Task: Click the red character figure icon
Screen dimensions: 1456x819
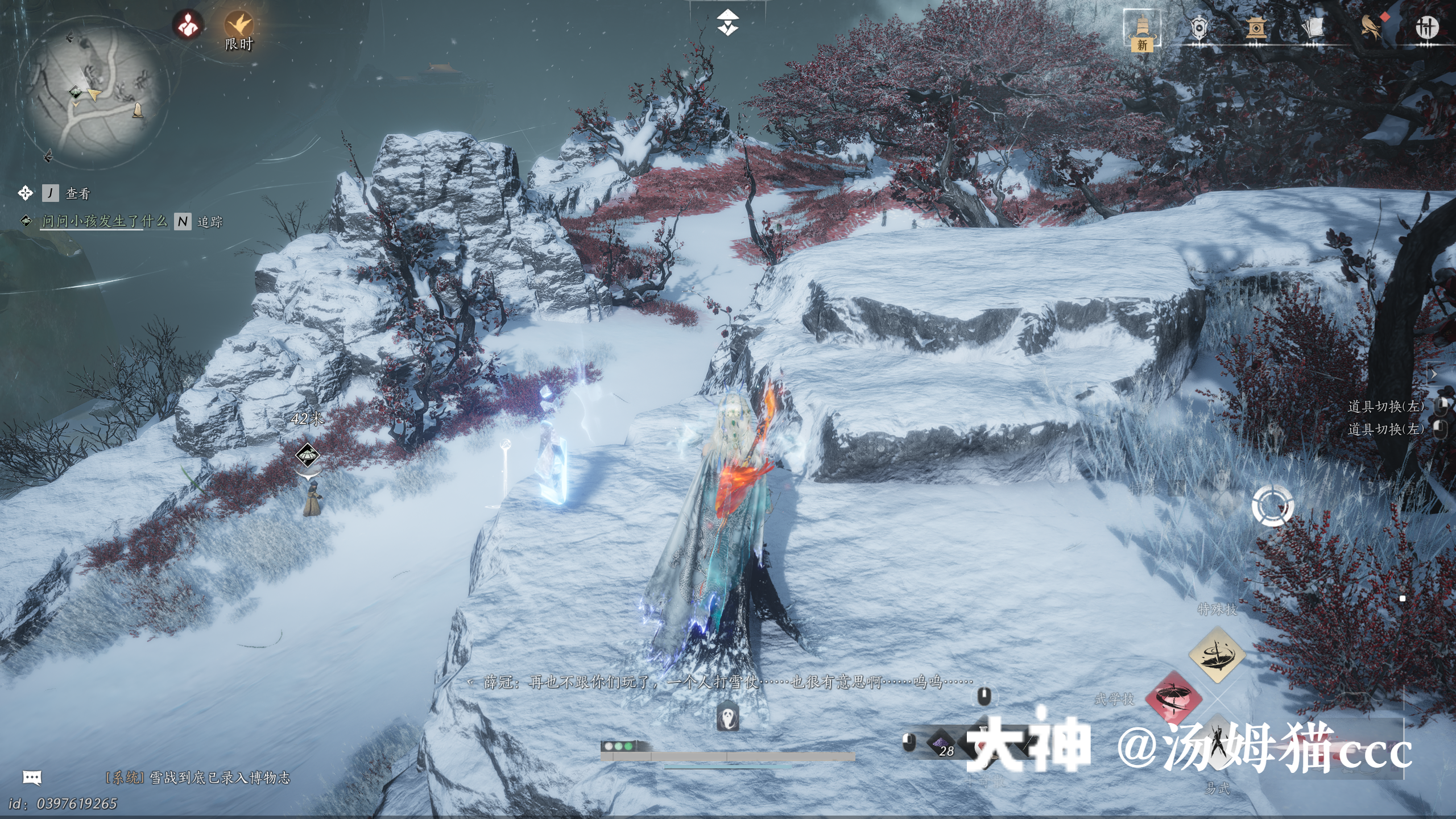Action: [188, 25]
